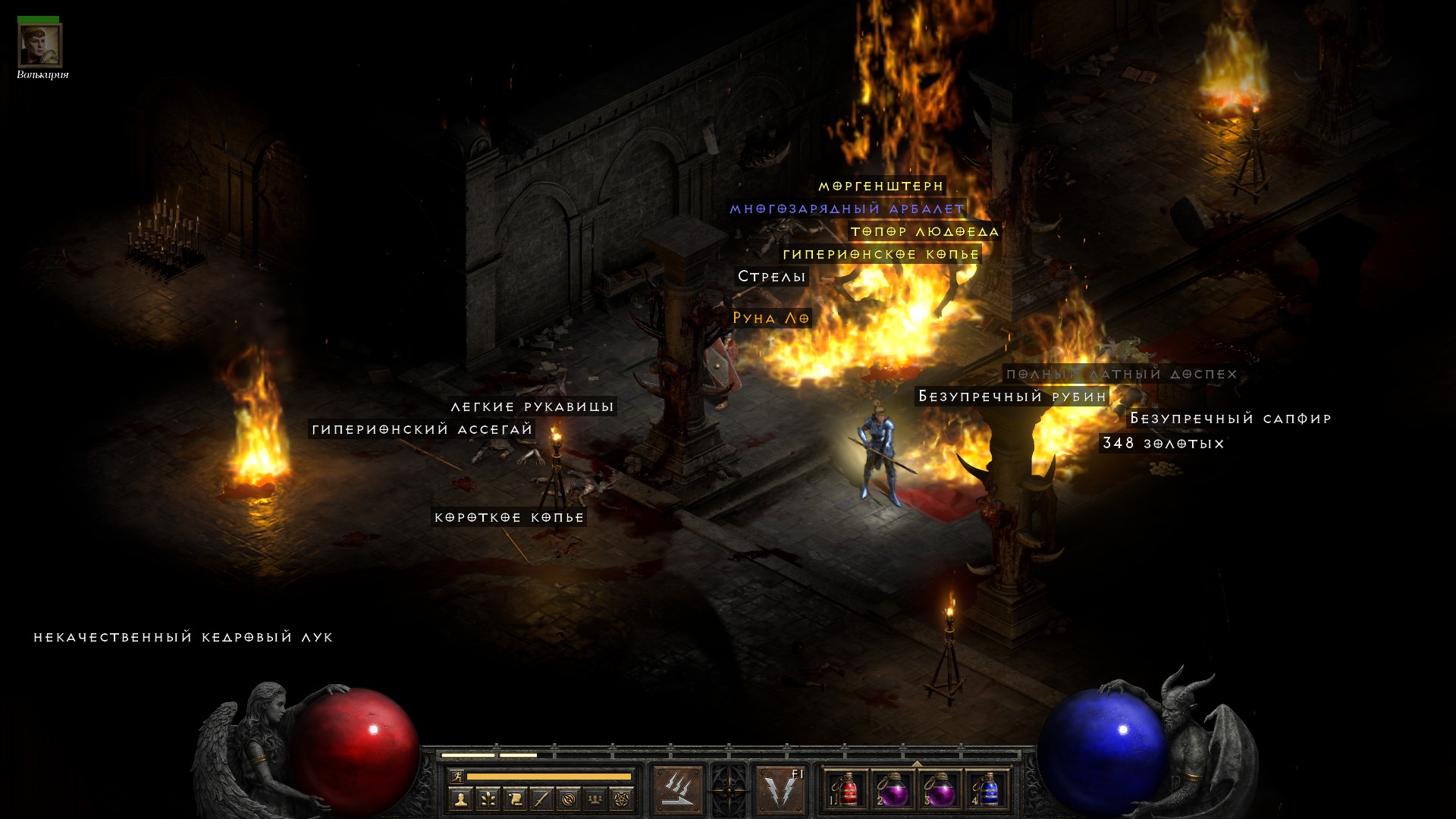Image resolution: width=1456 pixels, height=819 pixels.
Task: Click the Валькирия portrait
Action: (x=39, y=45)
